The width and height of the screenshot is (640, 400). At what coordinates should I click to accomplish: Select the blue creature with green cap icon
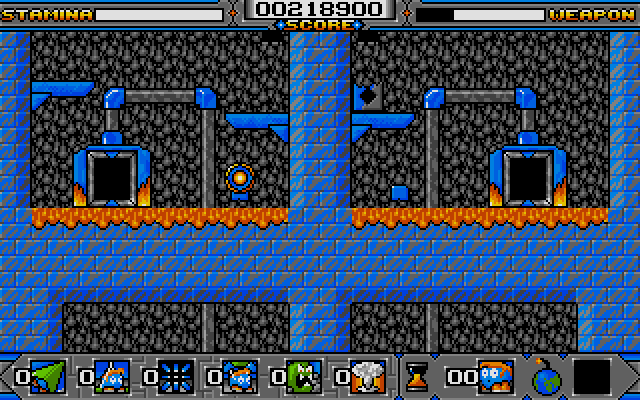tap(239, 377)
